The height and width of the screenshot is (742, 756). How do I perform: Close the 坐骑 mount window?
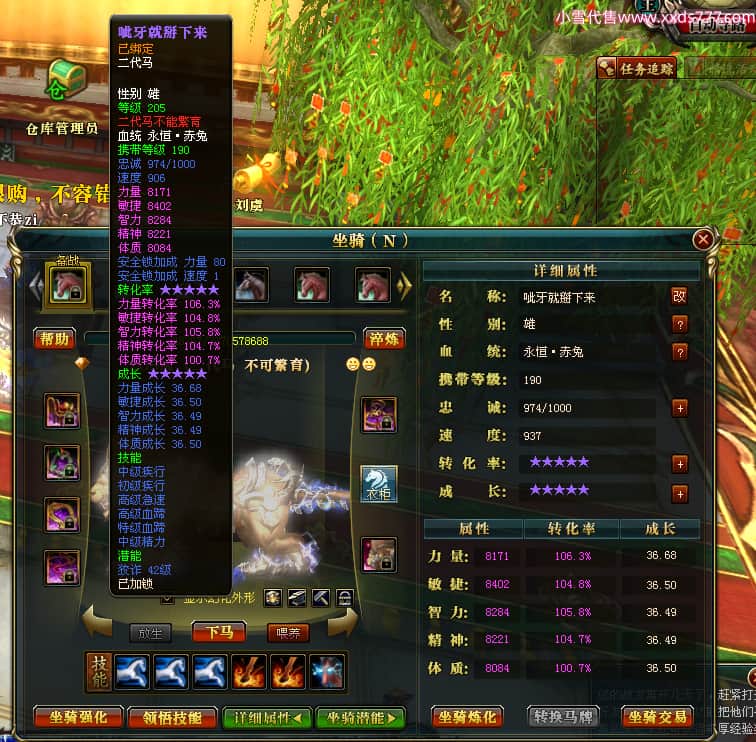(x=704, y=239)
